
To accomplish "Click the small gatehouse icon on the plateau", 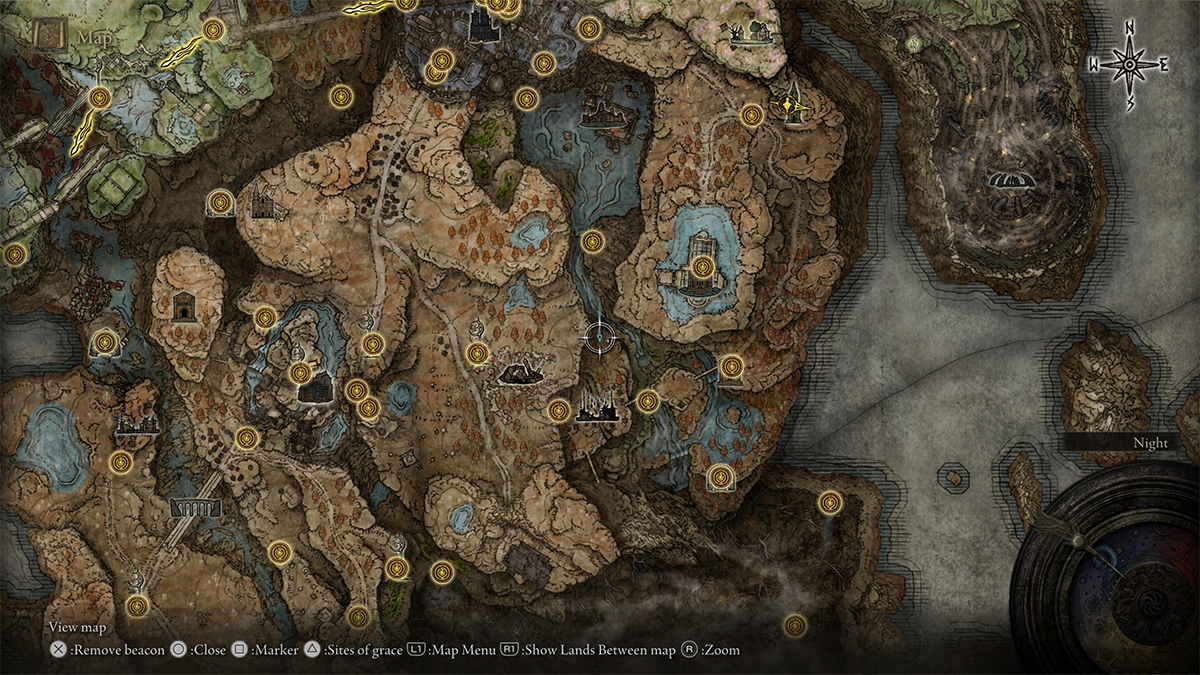I will [x=183, y=306].
